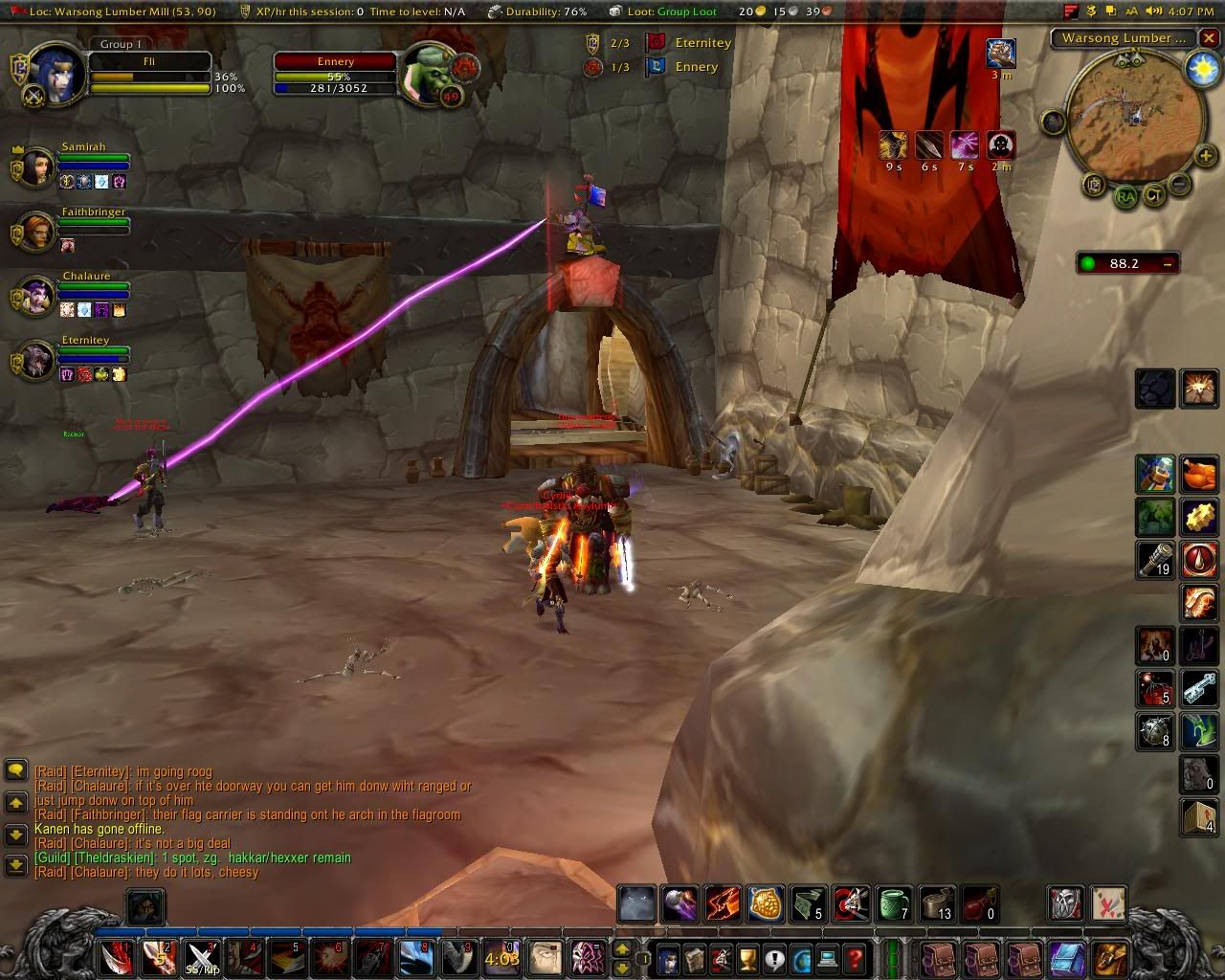Page action bar up with yellow arrow
The width and height of the screenshot is (1225, 980).
622,948
